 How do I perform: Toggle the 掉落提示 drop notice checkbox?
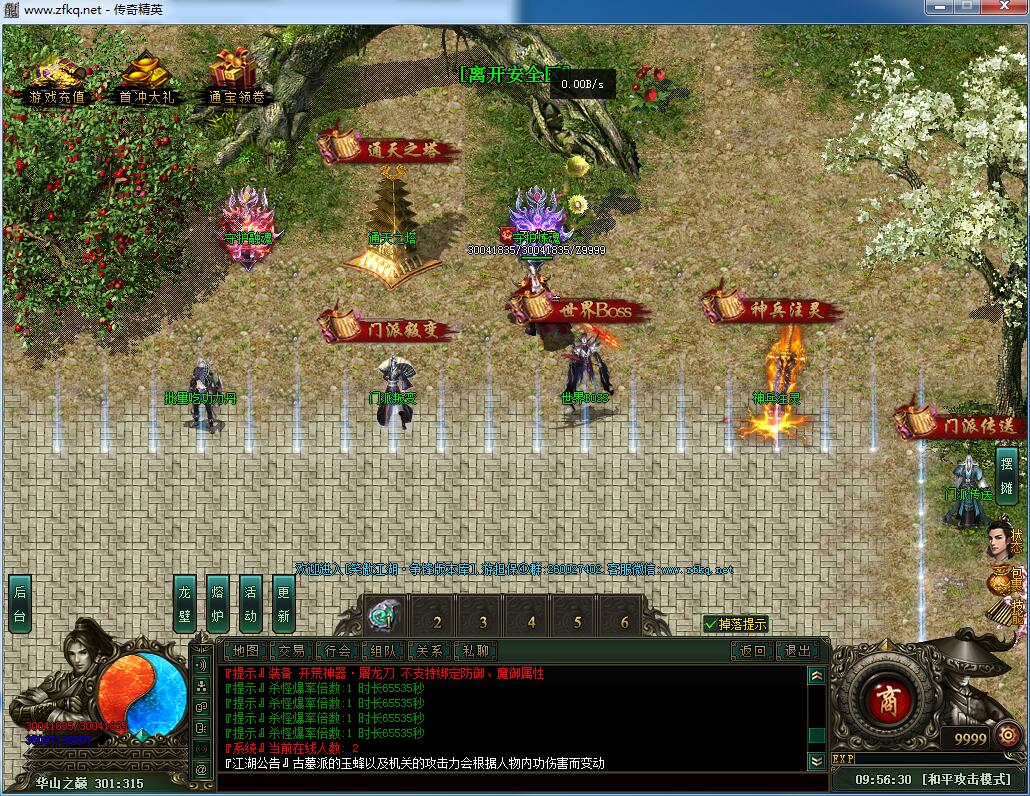pyautogui.click(x=711, y=624)
